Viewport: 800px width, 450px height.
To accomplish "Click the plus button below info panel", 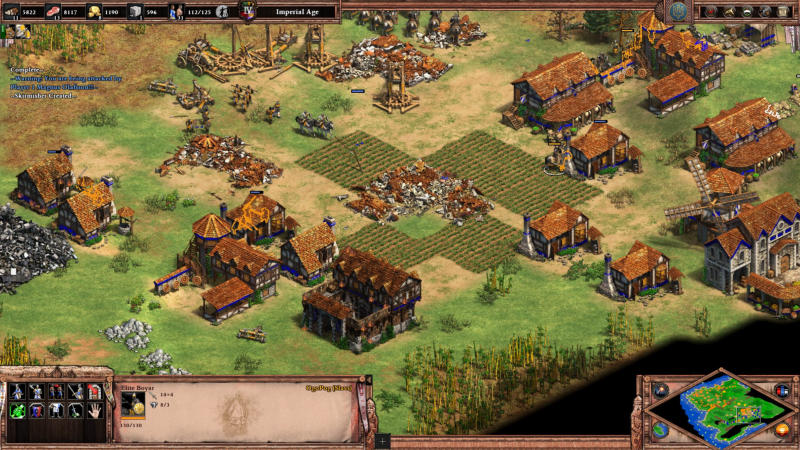I will (x=383, y=440).
